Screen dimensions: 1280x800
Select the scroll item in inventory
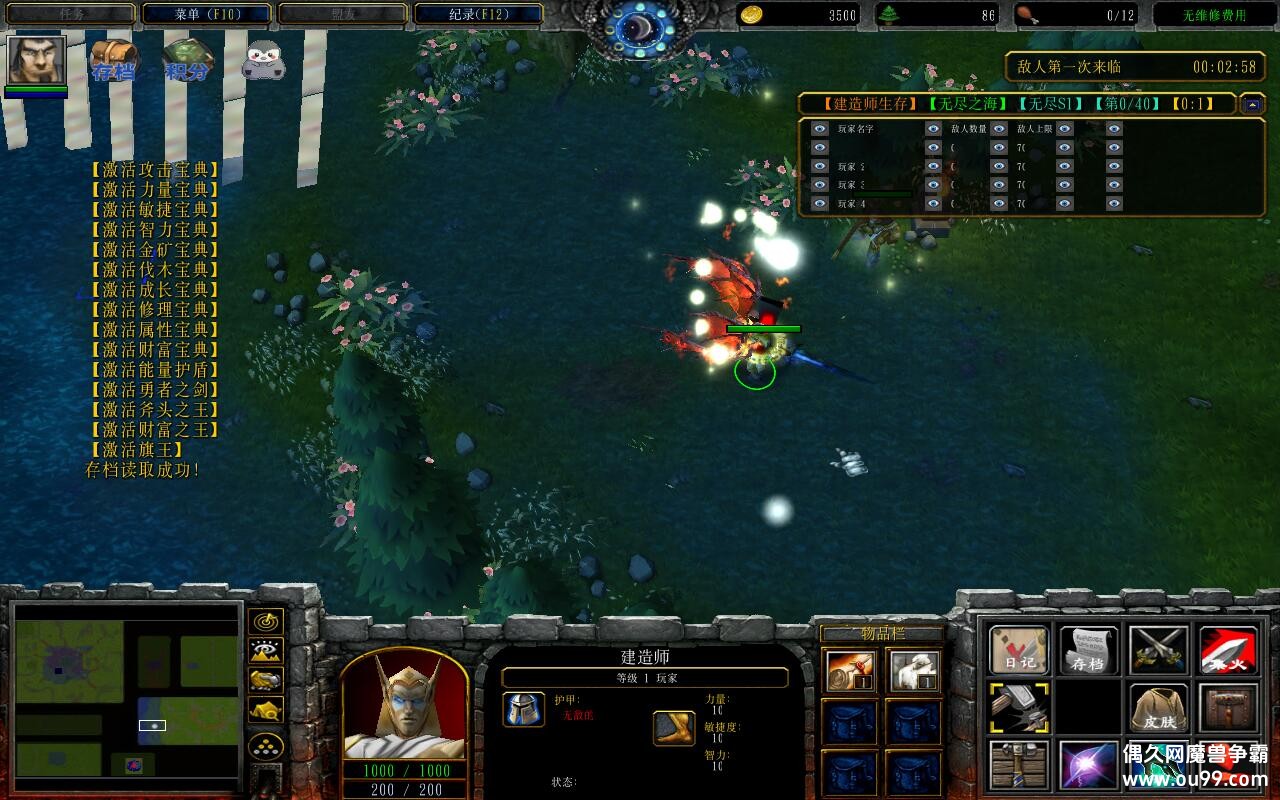click(851, 671)
